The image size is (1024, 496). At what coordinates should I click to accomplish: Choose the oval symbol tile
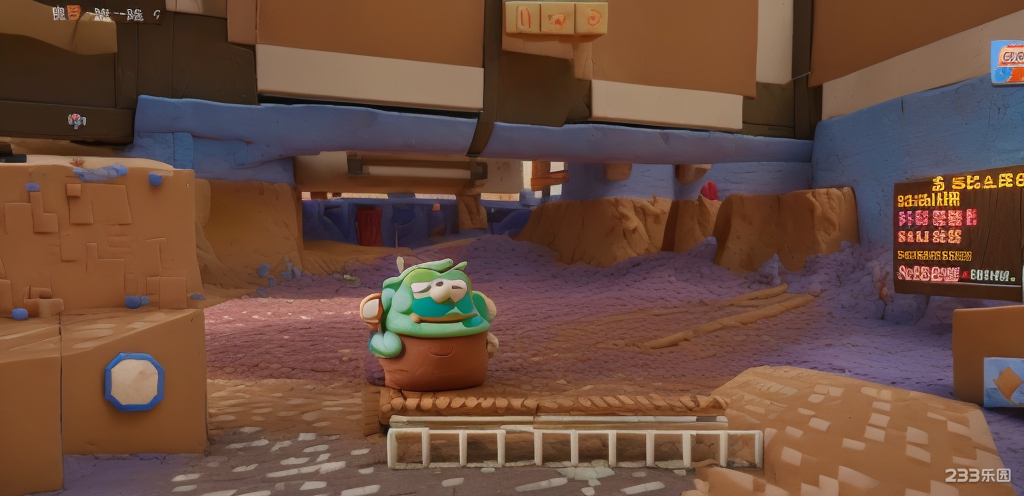[x=525, y=17]
